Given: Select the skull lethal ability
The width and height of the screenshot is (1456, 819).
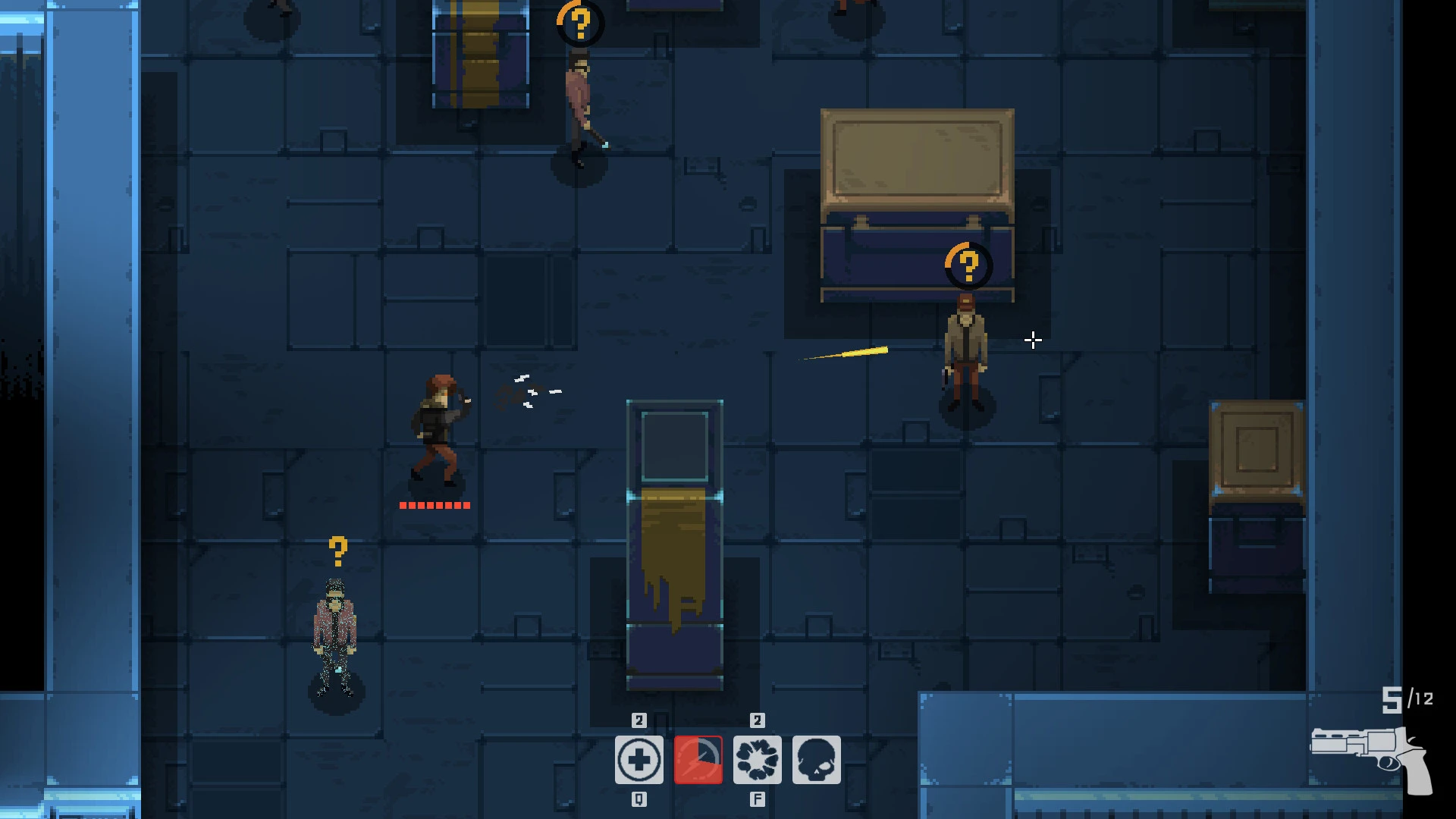Looking at the screenshot, I should tap(817, 758).
